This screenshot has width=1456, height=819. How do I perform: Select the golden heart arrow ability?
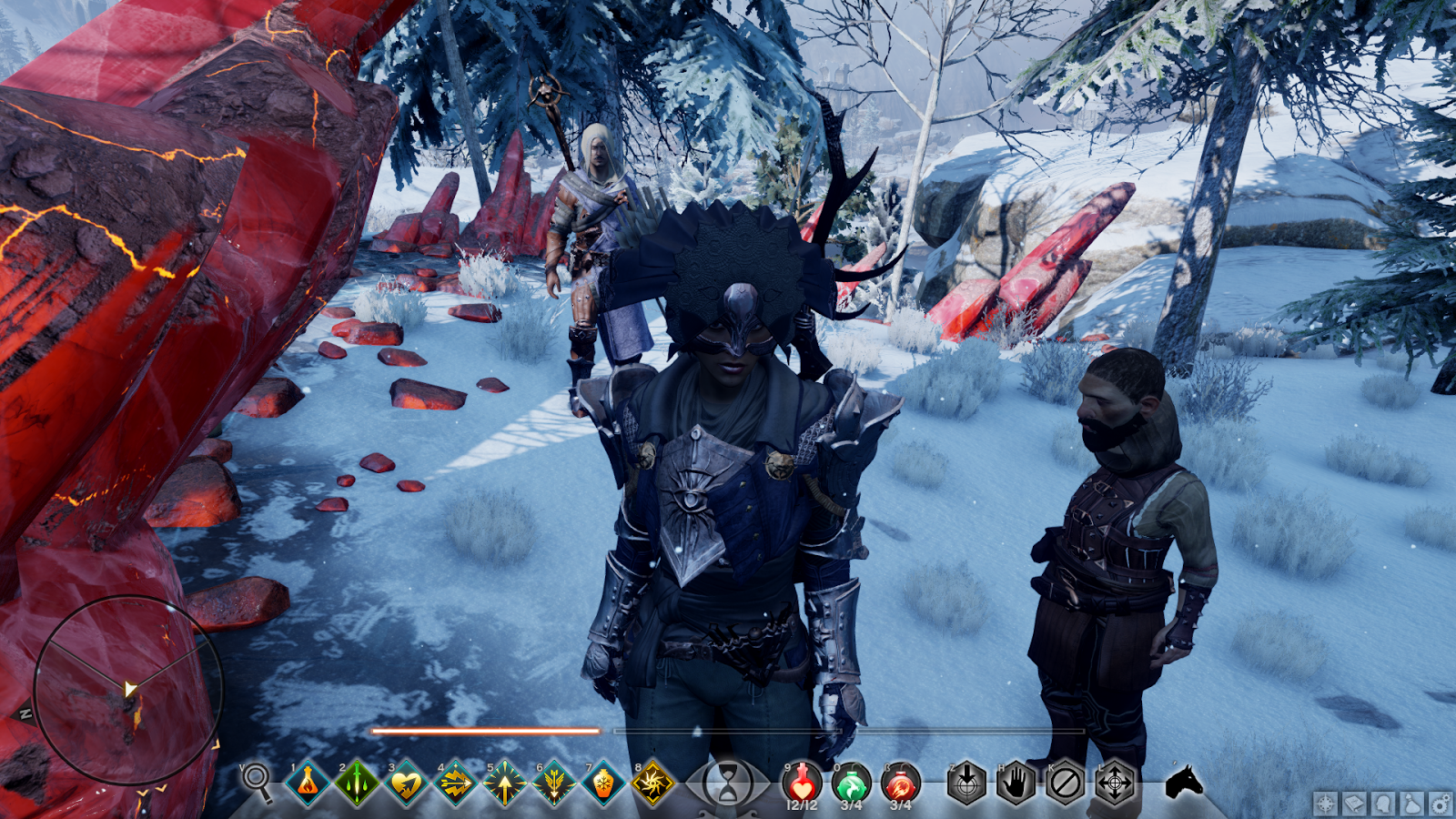(406, 783)
